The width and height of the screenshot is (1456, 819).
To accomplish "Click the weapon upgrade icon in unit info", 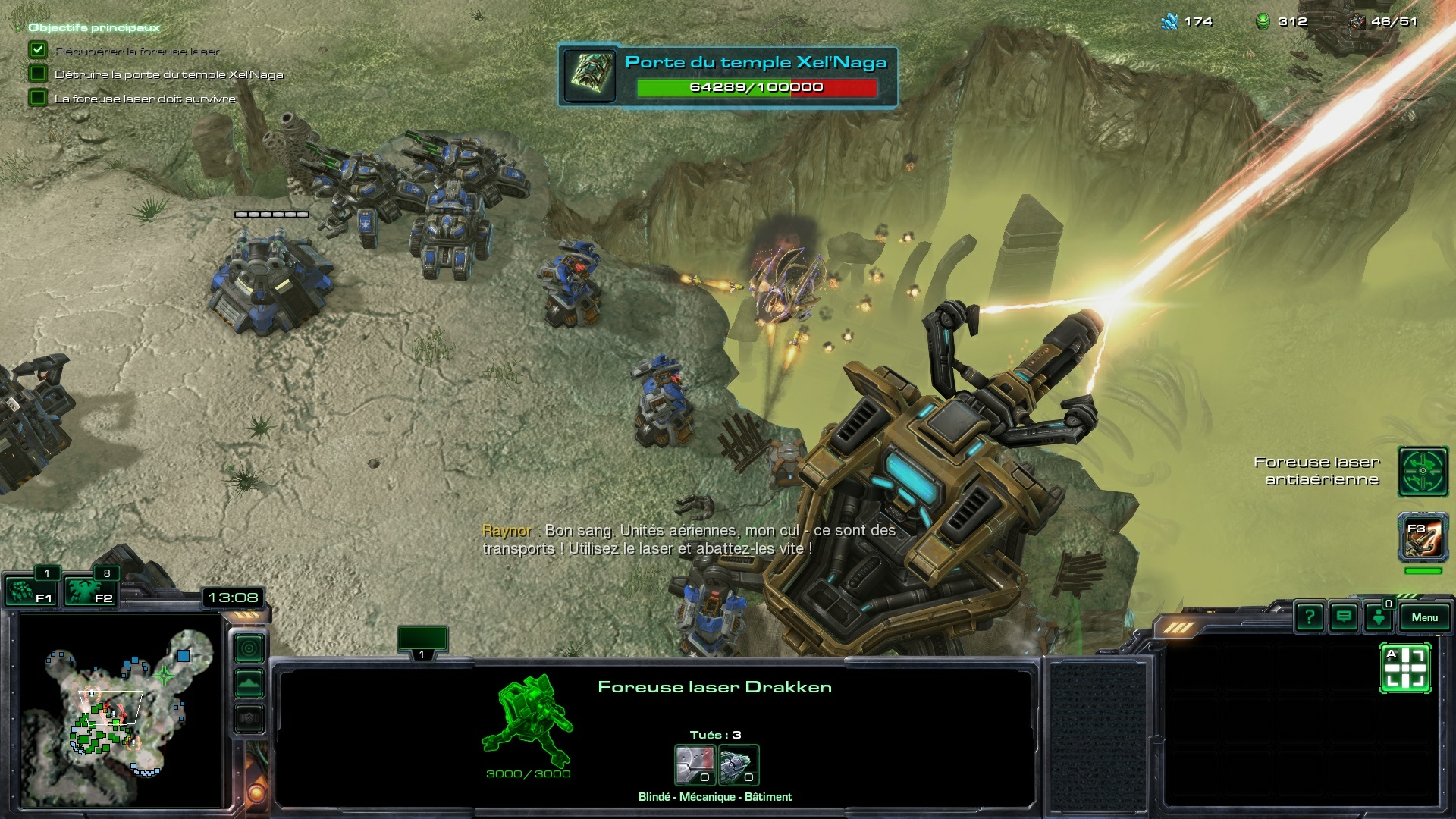I will pyautogui.click(x=739, y=765).
